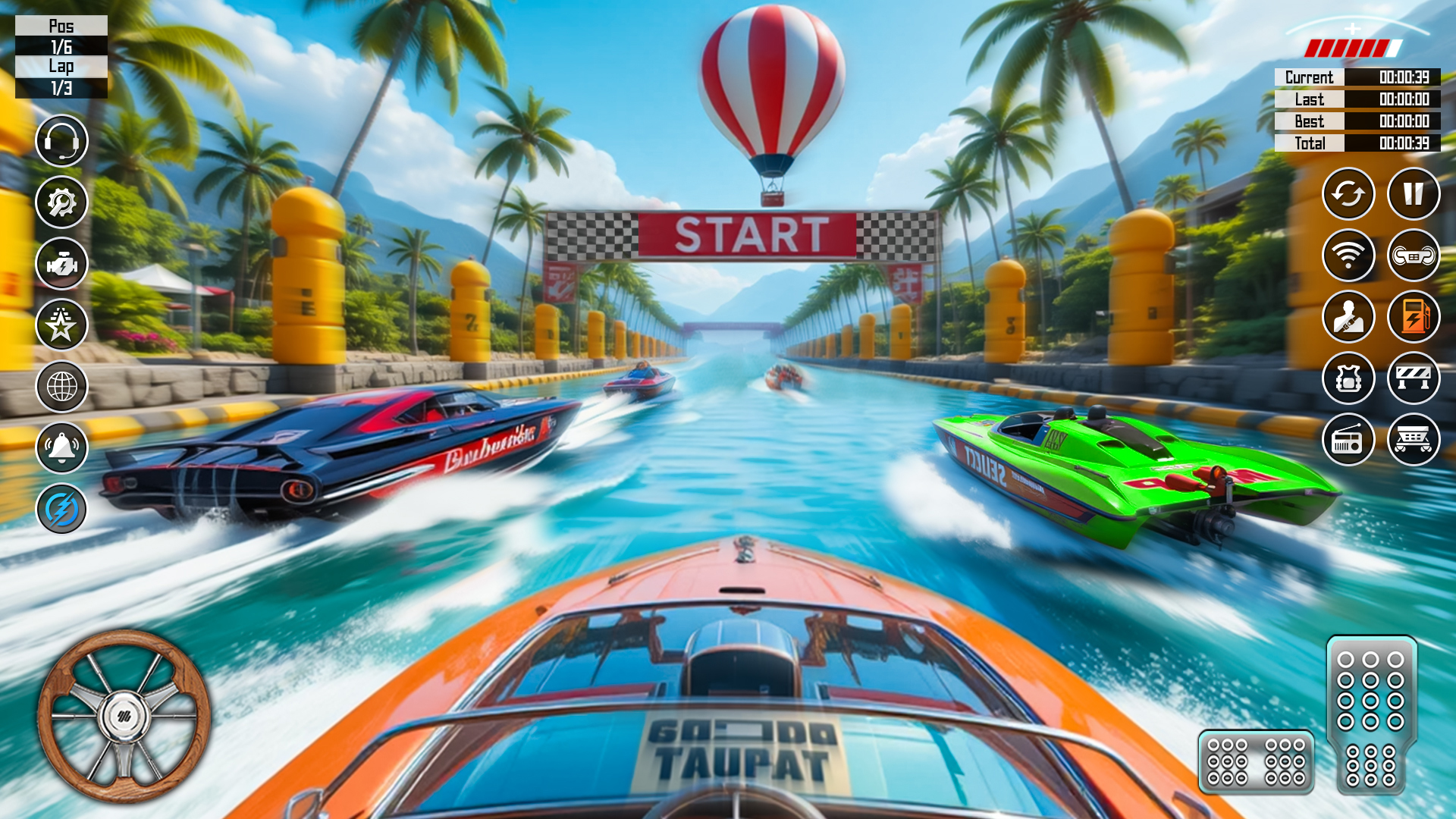Open the star achievements badge
This screenshot has width=1456, height=819.
point(61,325)
